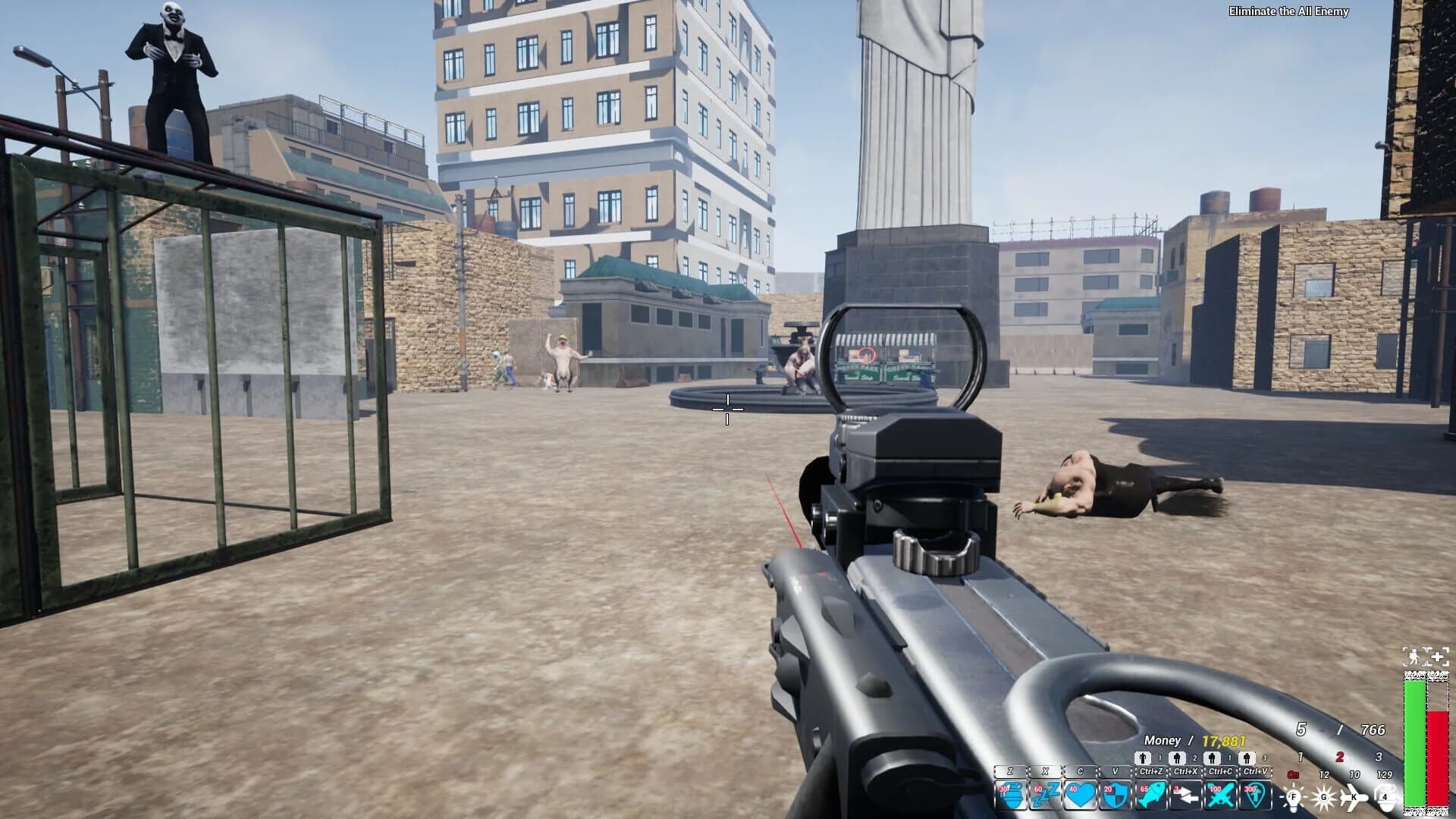Select the grenade icon showing count 4
Screen dimensions: 1456x819
pyautogui.click(x=1385, y=797)
